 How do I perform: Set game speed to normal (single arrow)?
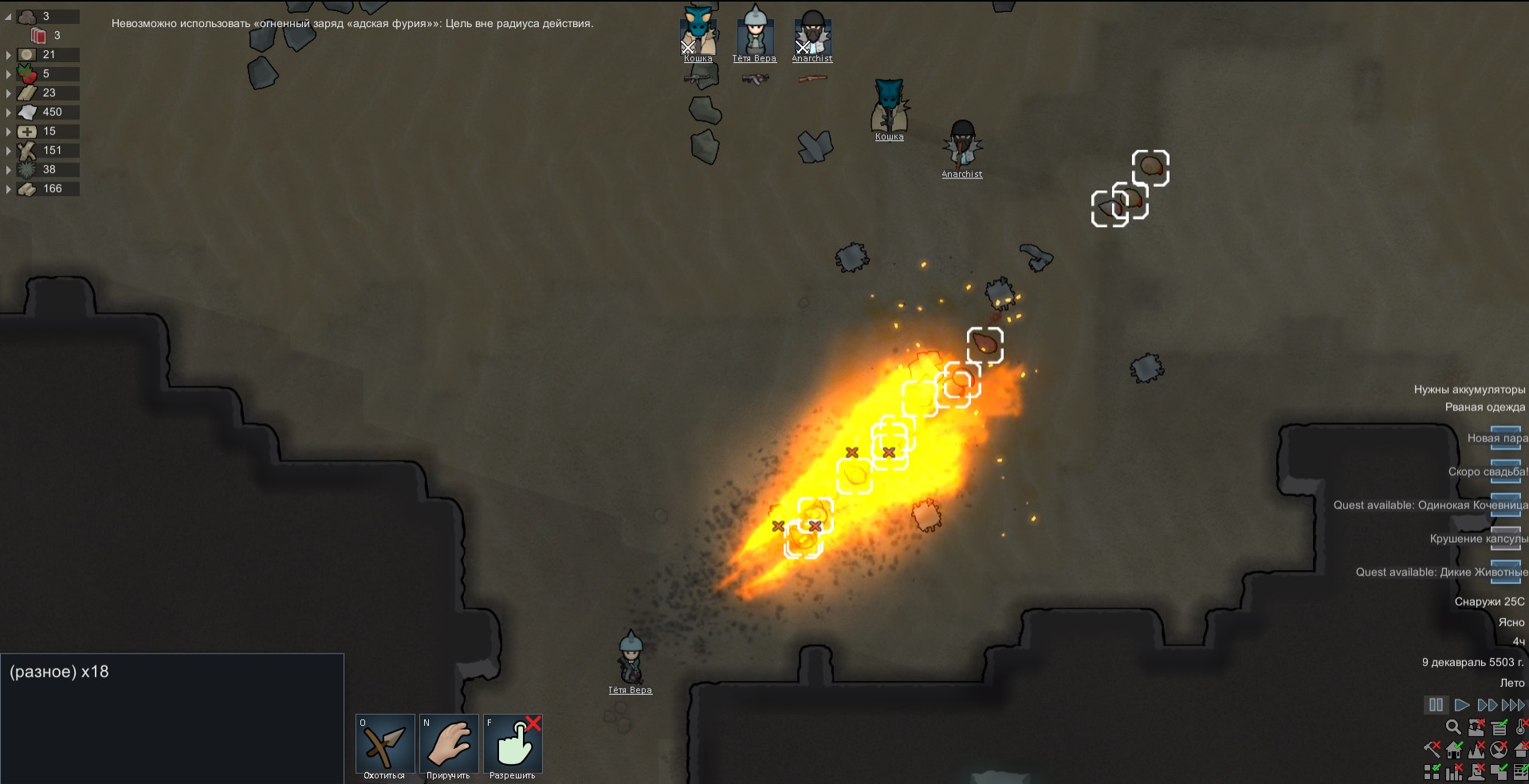pos(1461,705)
